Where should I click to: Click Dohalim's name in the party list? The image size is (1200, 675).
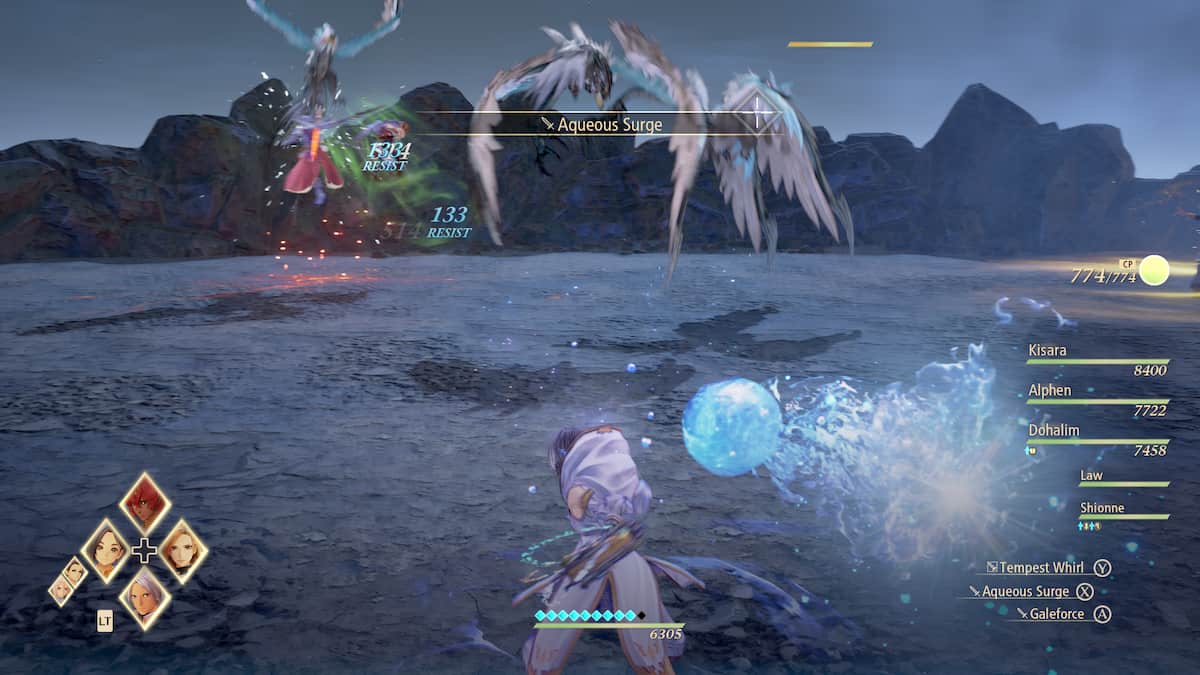coord(1053,429)
